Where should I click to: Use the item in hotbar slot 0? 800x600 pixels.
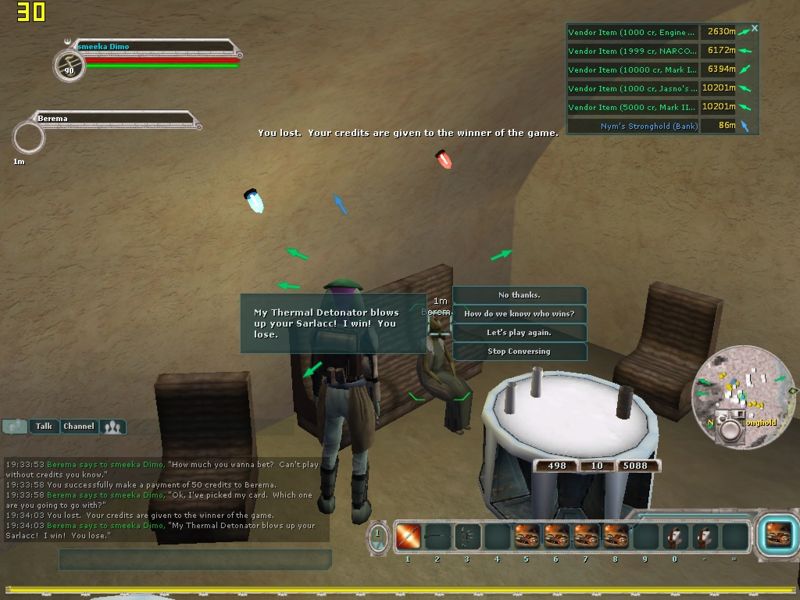(676, 537)
